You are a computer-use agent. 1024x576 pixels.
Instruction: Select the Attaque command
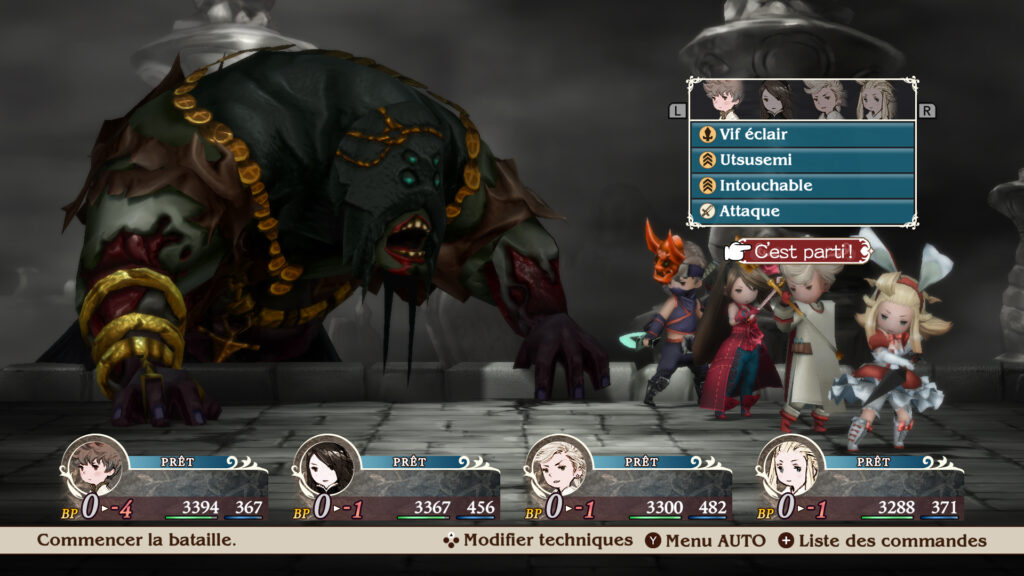[x=801, y=212]
